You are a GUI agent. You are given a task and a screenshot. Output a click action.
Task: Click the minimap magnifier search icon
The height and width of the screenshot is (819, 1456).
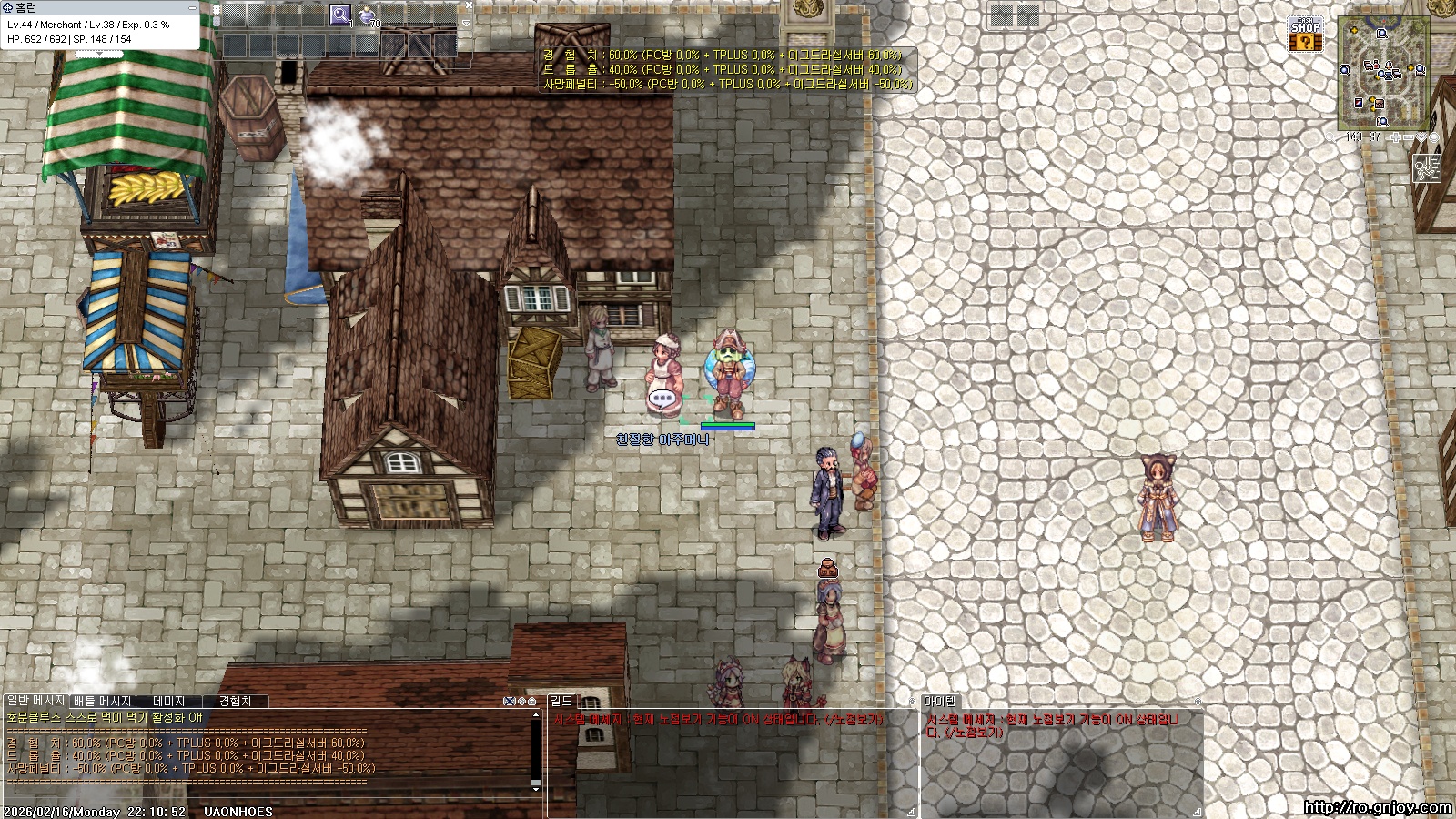[x=1332, y=137]
